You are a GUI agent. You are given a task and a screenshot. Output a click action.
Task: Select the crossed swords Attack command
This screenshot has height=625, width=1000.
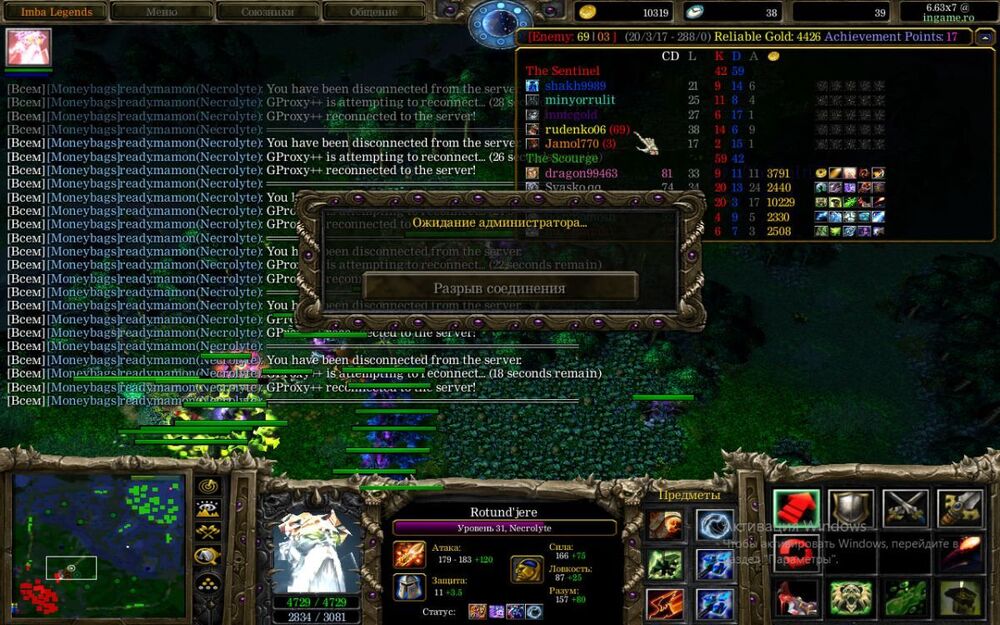[905, 509]
